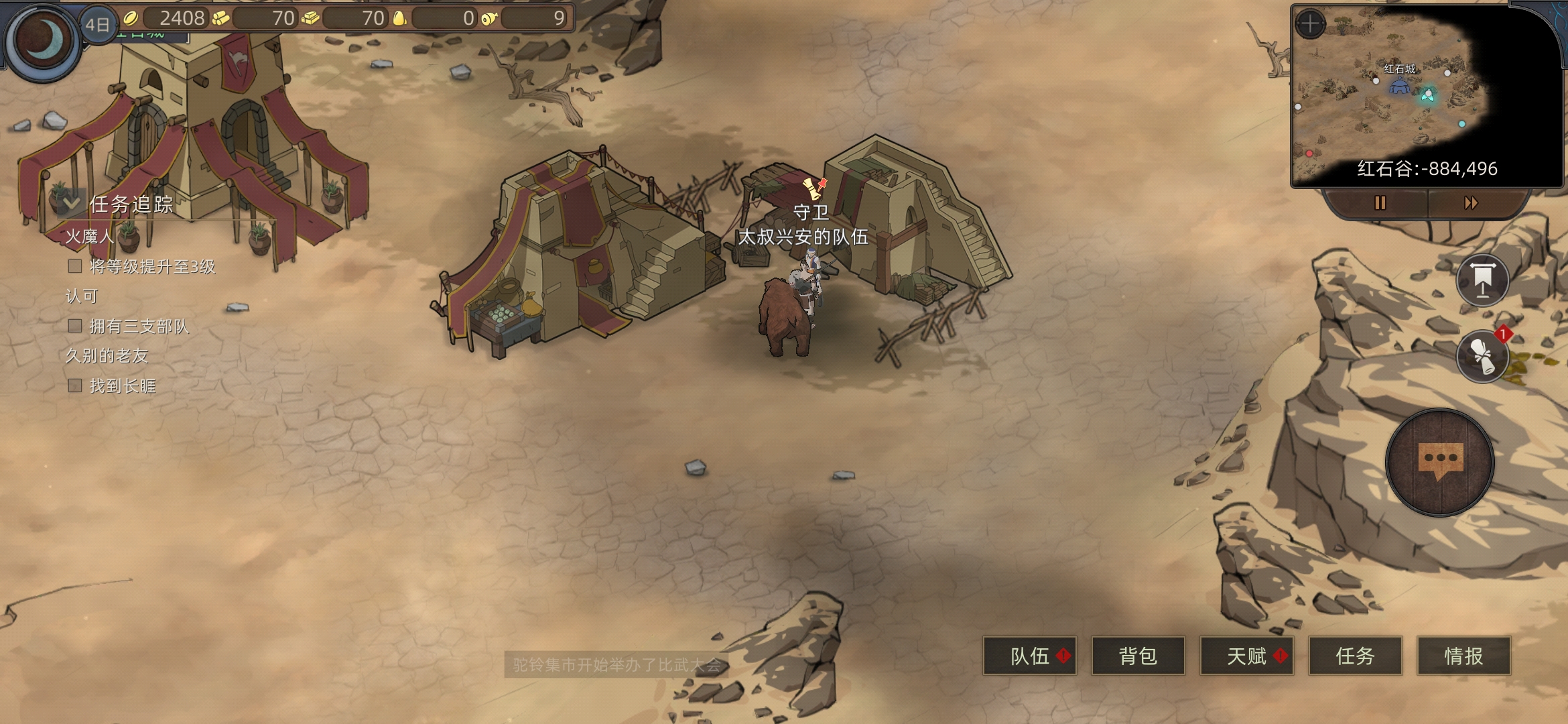Click the crescent moon day-night icon

tap(43, 40)
